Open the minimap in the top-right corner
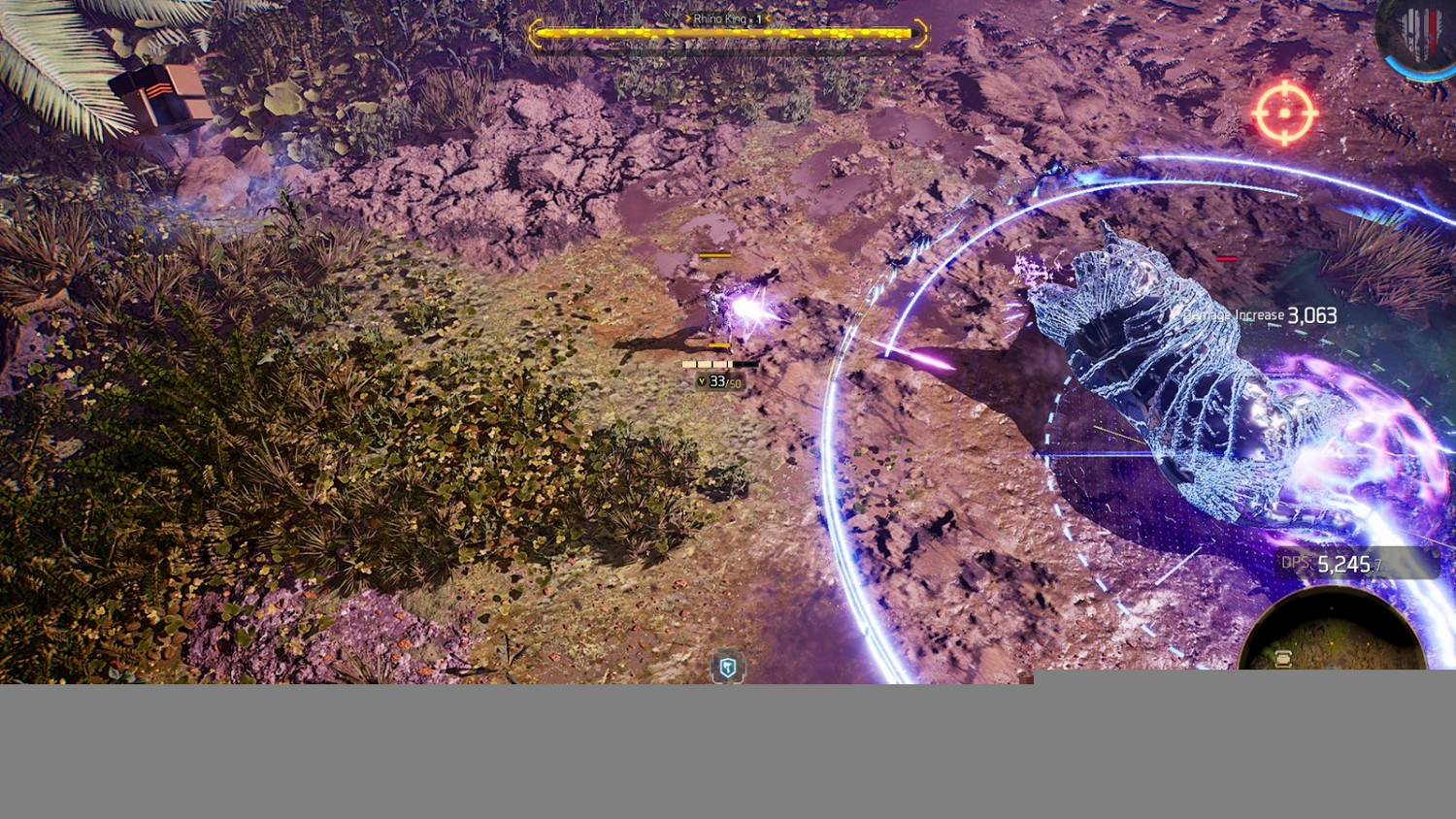 point(1417,29)
